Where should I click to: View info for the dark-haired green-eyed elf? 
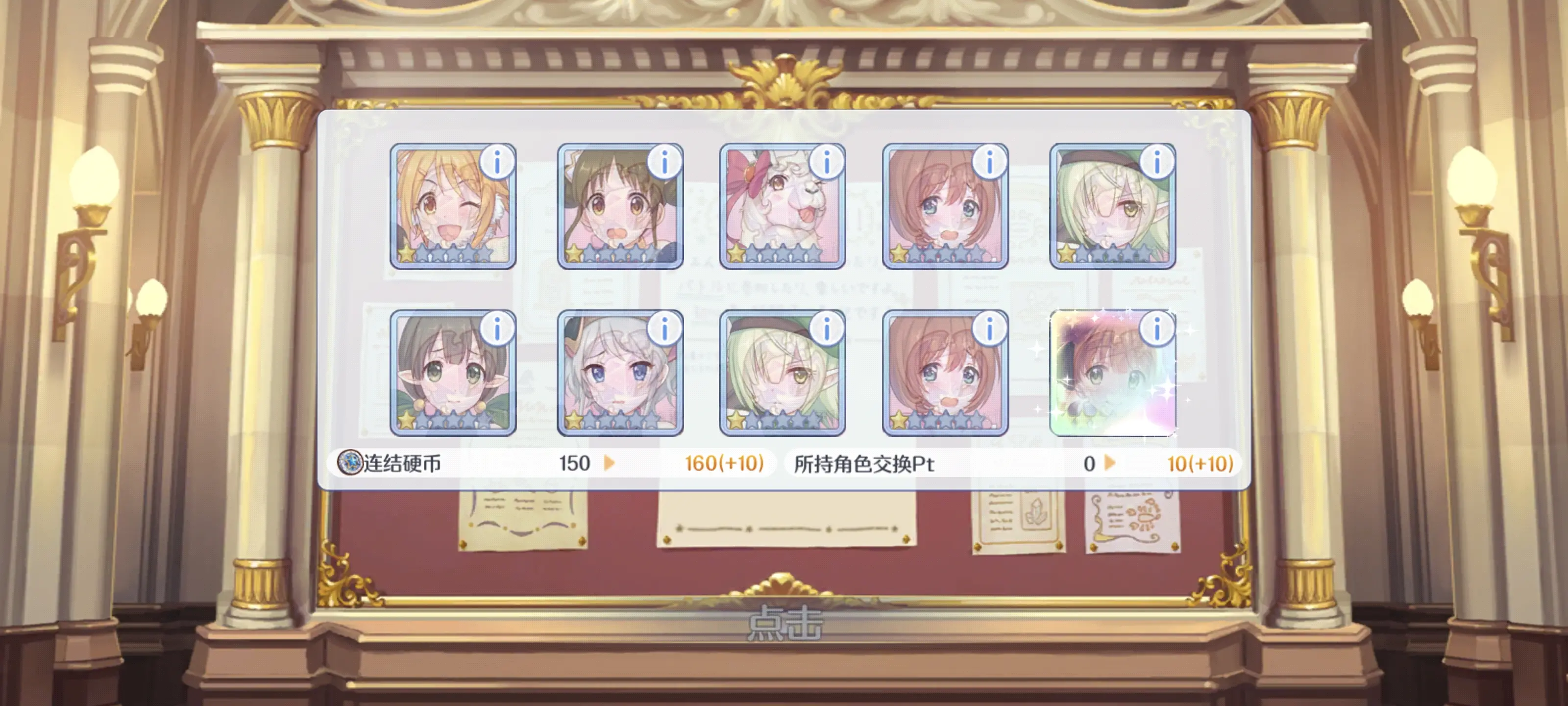click(x=497, y=329)
